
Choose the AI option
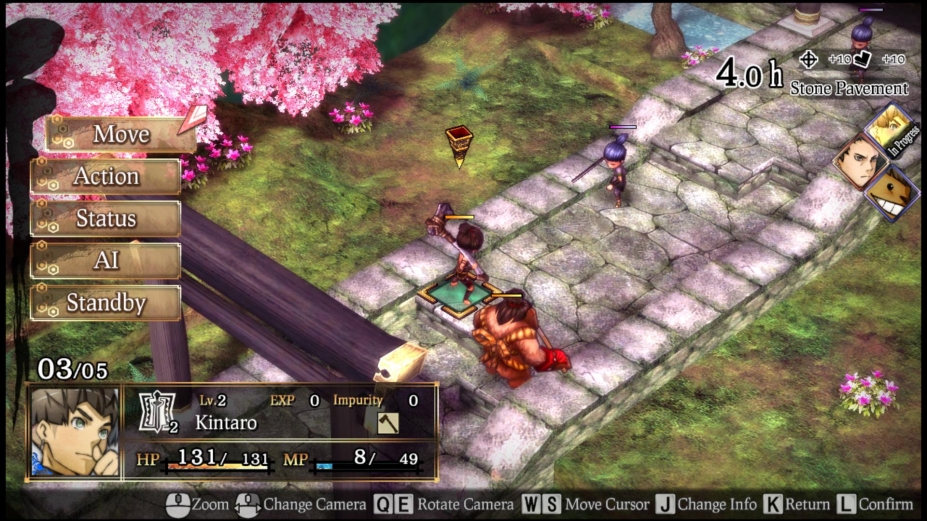[x=106, y=260]
